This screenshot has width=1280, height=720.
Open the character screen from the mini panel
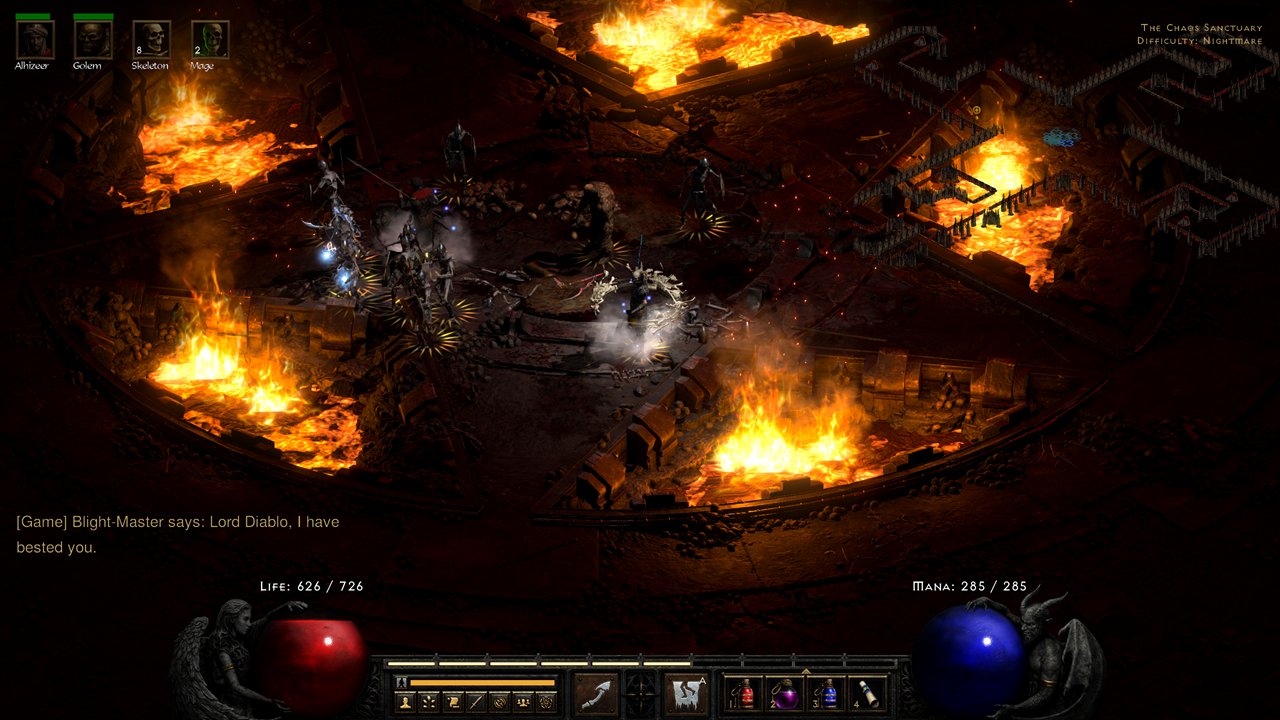(x=405, y=701)
